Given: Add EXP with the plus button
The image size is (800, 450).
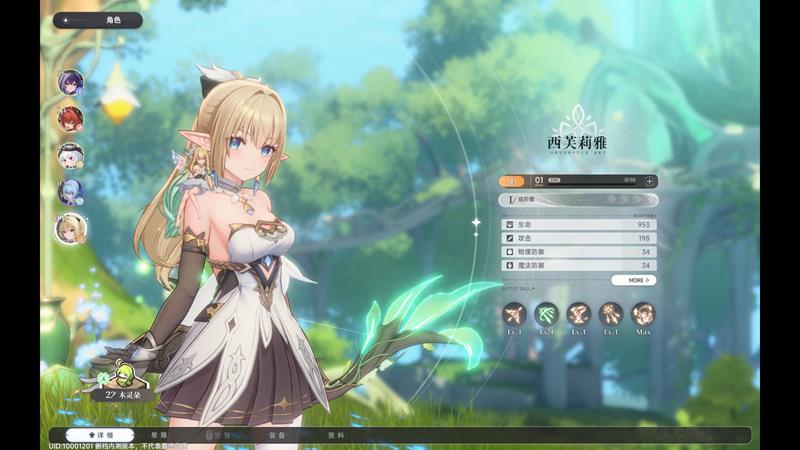Looking at the screenshot, I should (650, 181).
